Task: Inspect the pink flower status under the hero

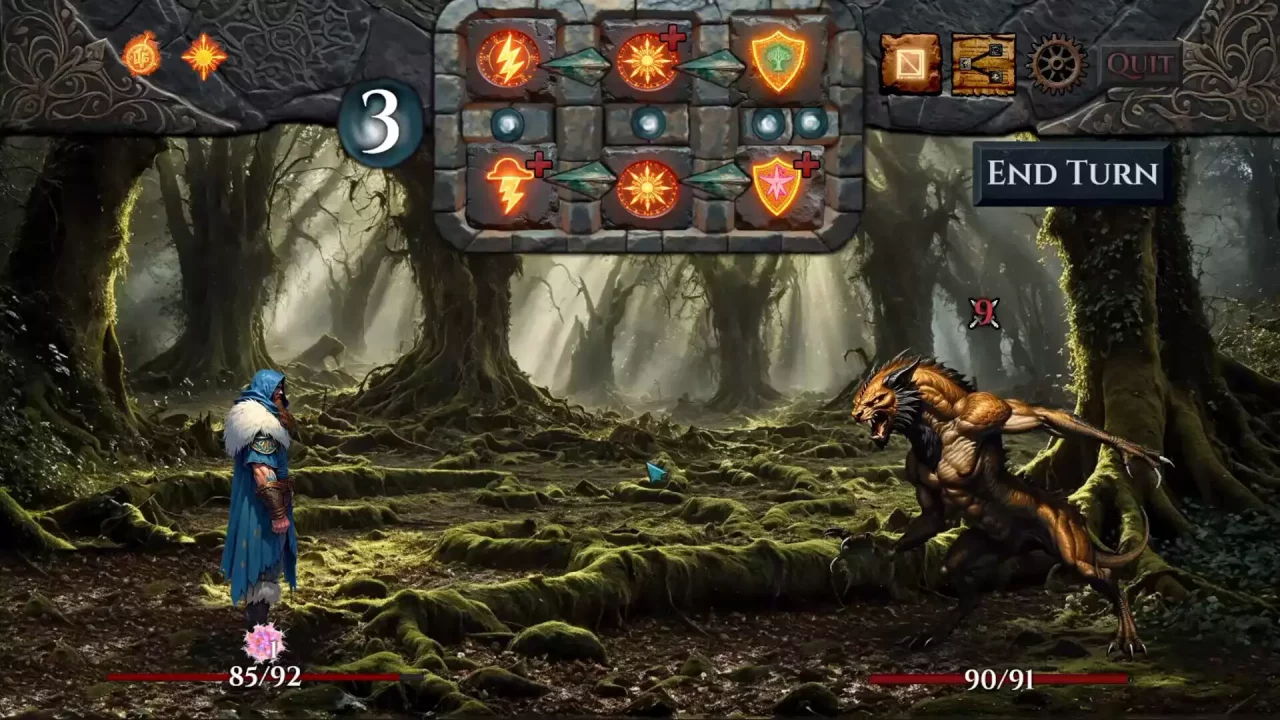Action: tap(264, 642)
